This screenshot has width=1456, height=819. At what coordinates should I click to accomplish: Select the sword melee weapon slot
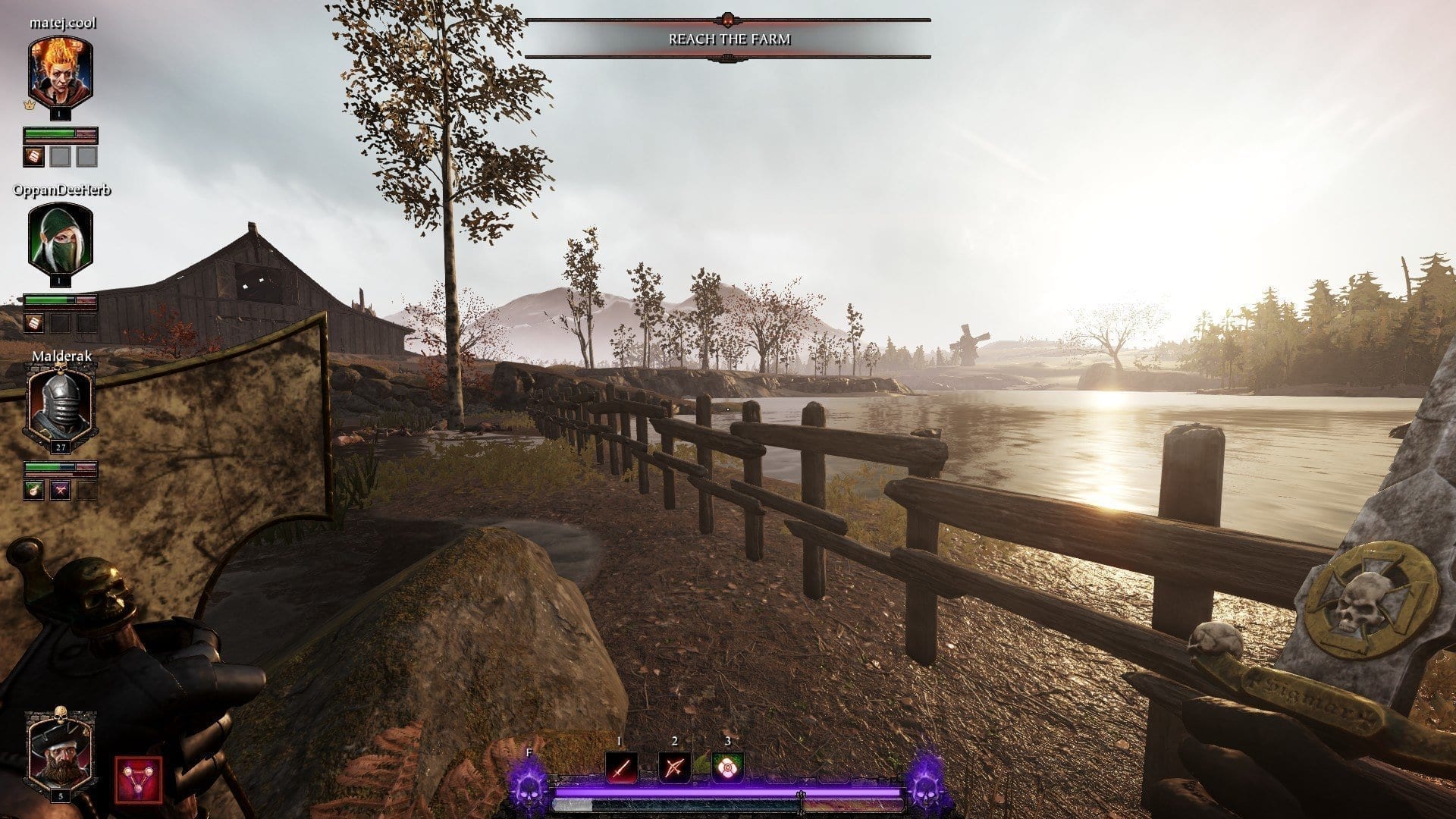click(621, 768)
